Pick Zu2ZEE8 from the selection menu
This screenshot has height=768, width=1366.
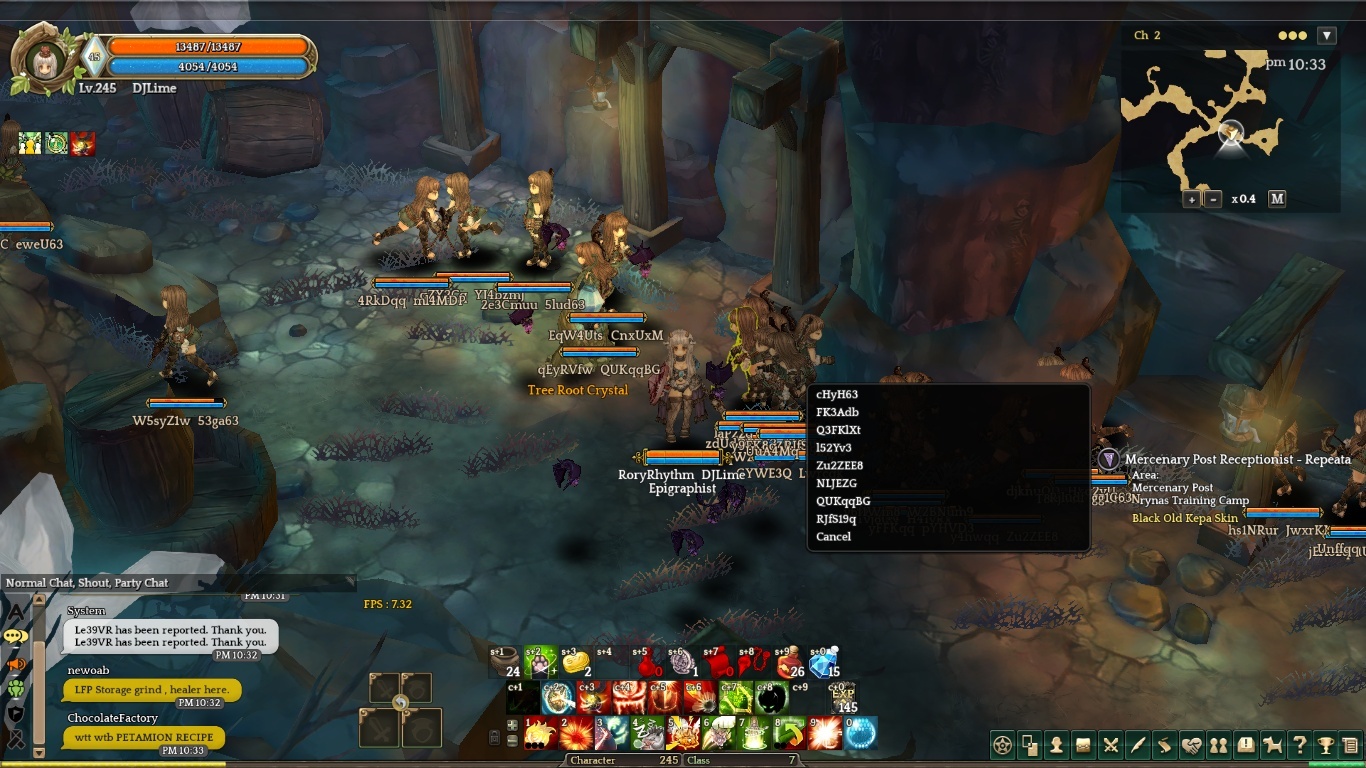pyautogui.click(x=839, y=466)
